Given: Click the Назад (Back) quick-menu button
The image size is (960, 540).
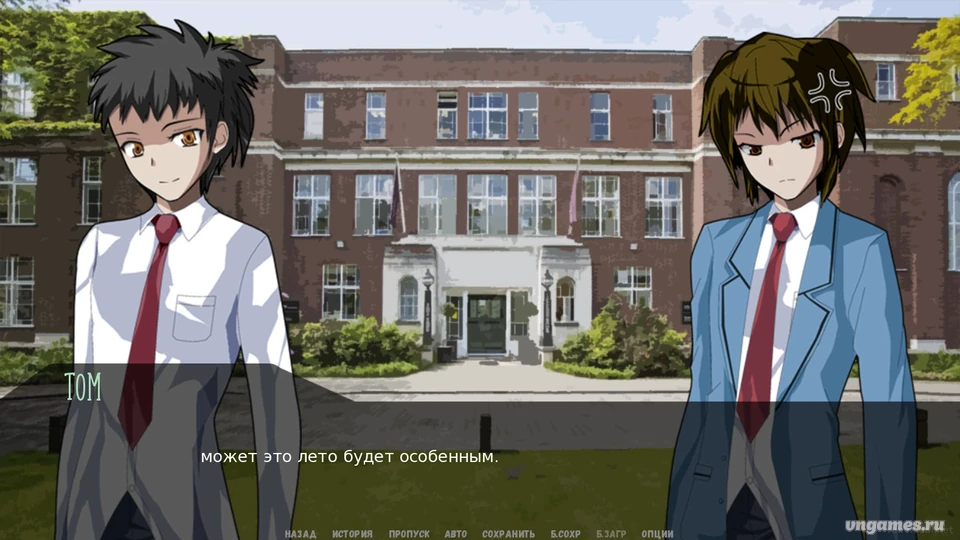Looking at the screenshot, I should [x=300, y=534].
